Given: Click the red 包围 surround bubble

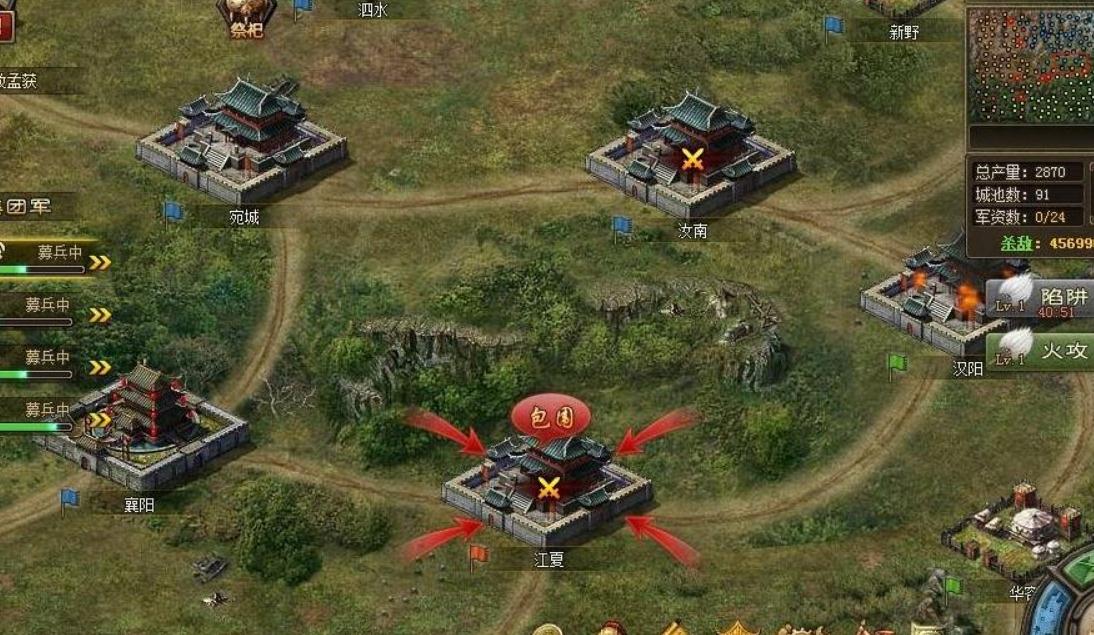Looking at the screenshot, I should coord(551,416).
